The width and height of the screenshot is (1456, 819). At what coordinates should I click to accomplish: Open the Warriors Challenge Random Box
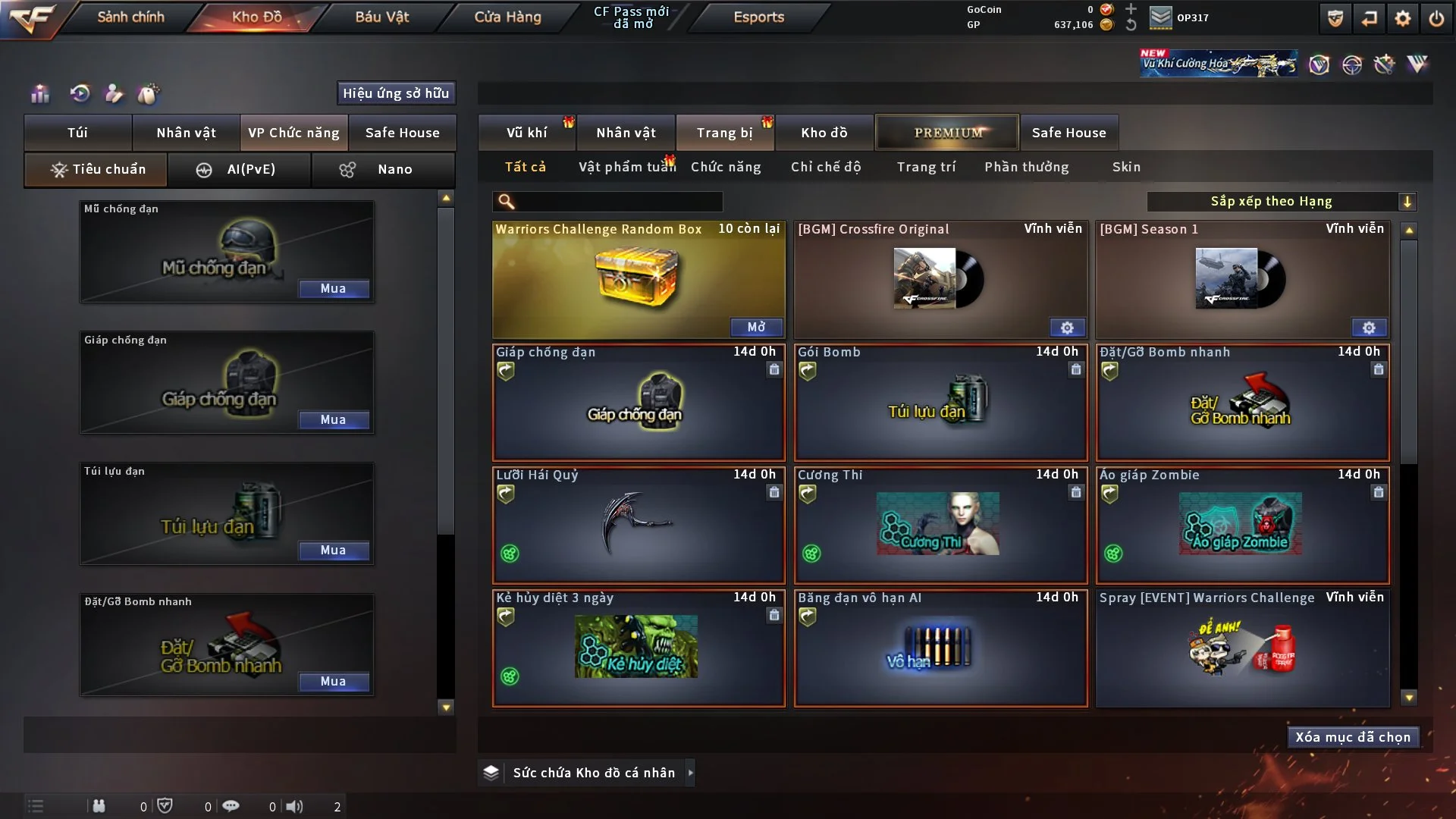[x=756, y=327]
